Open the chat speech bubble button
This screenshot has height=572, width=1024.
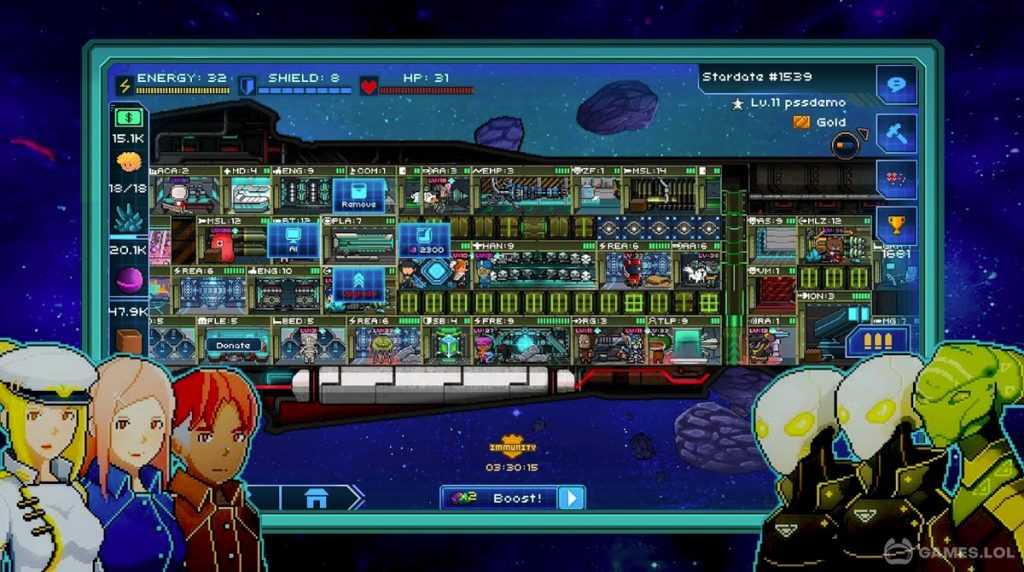point(896,83)
